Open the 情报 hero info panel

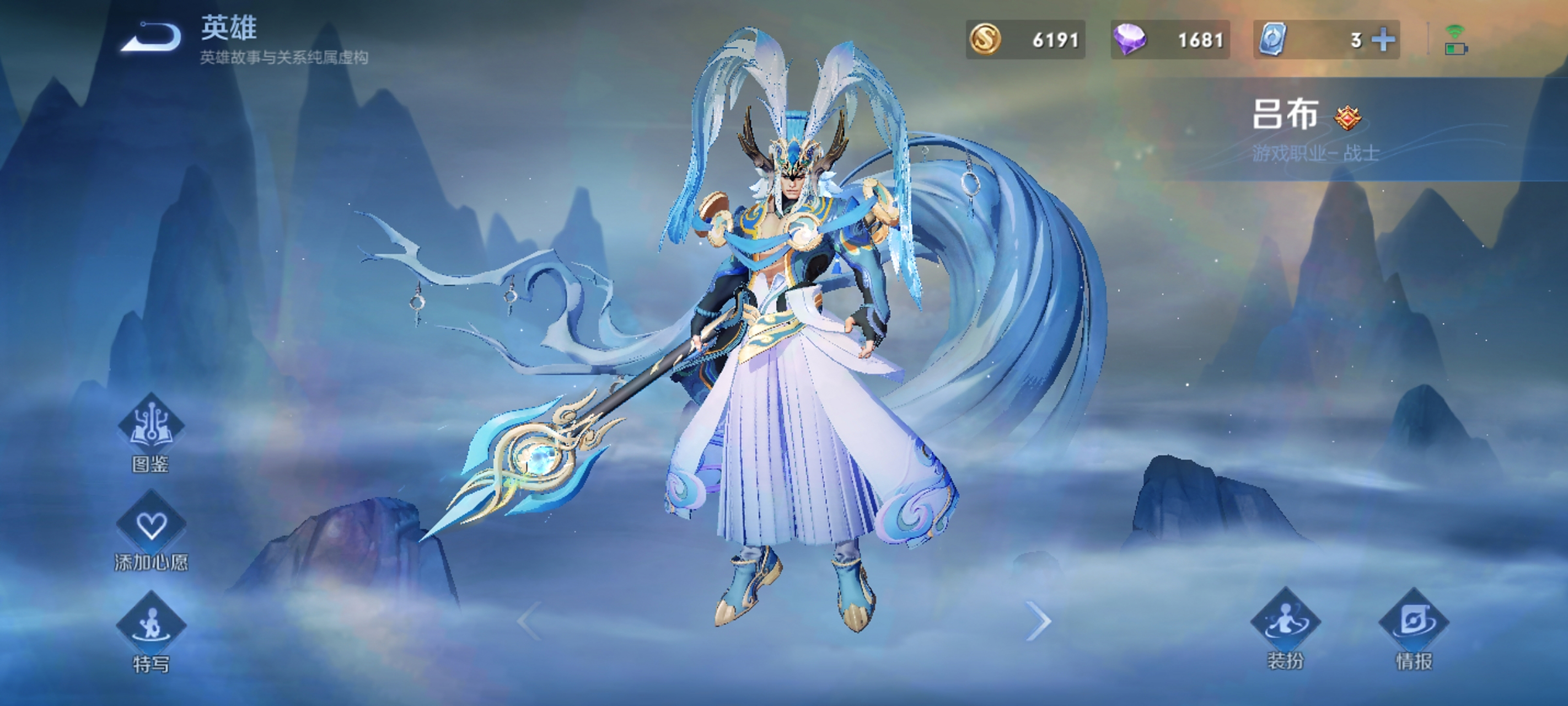click(x=1414, y=624)
